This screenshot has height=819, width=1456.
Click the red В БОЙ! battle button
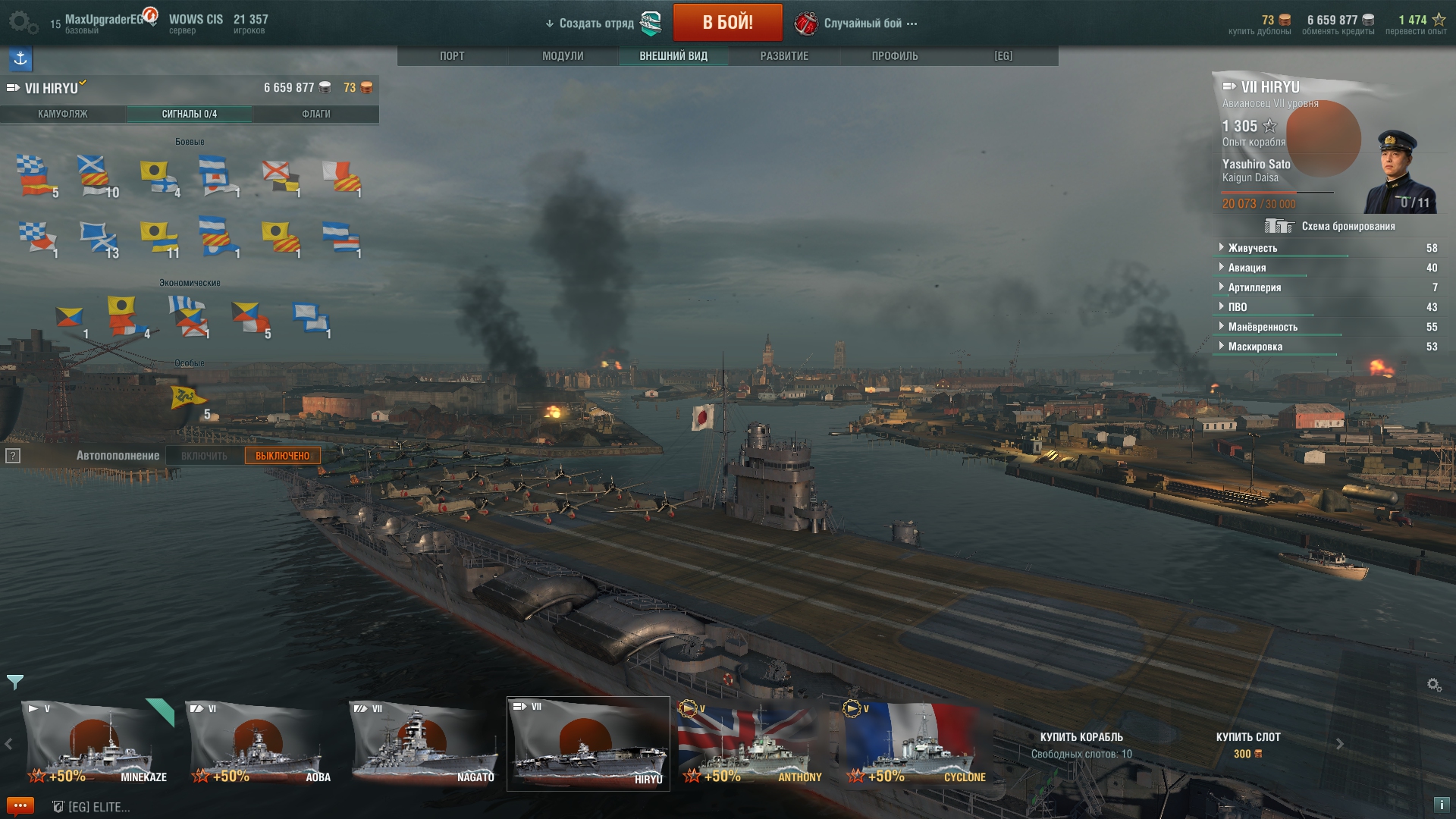pos(727,23)
